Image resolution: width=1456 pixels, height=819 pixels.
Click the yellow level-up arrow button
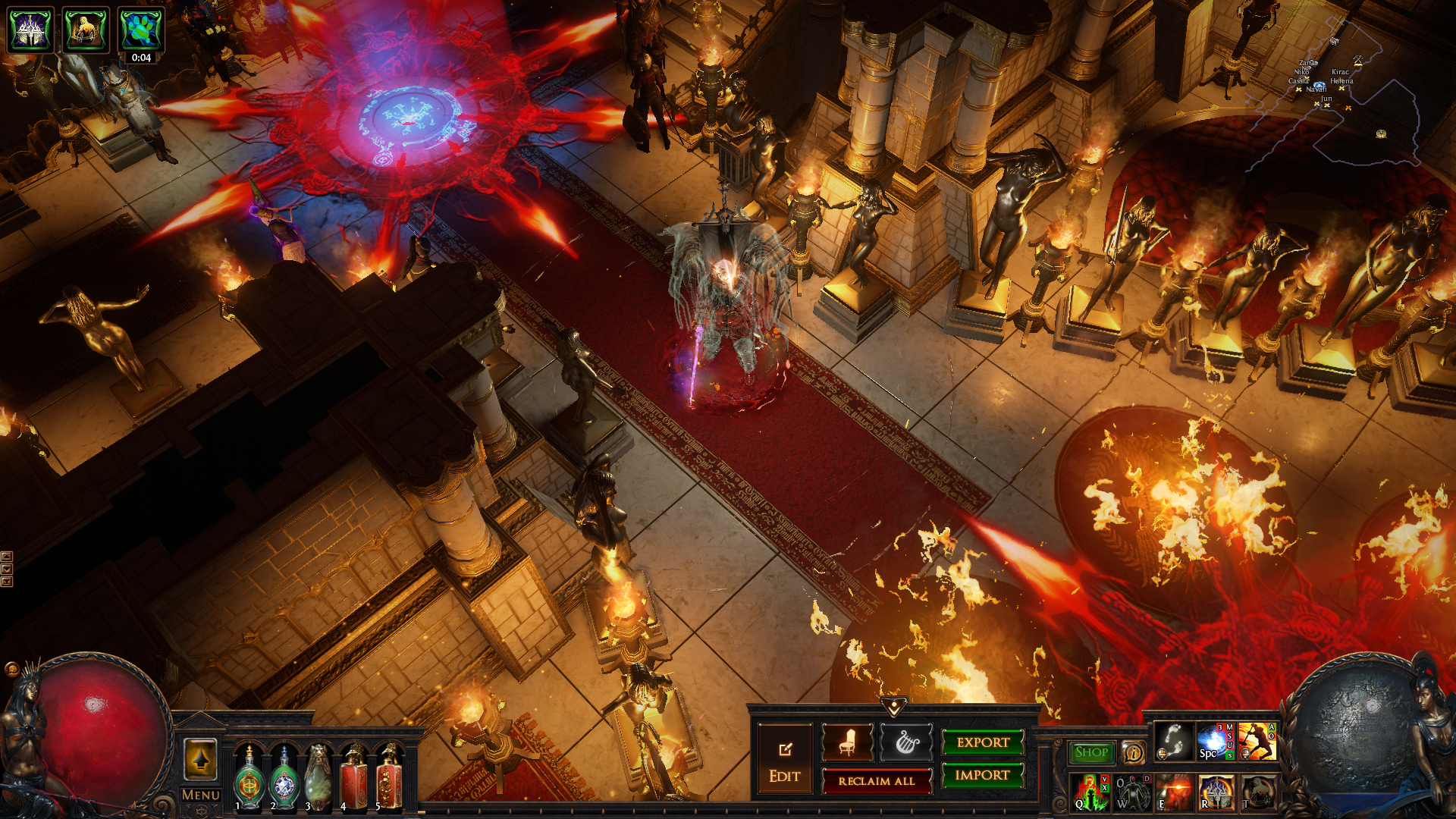200,758
